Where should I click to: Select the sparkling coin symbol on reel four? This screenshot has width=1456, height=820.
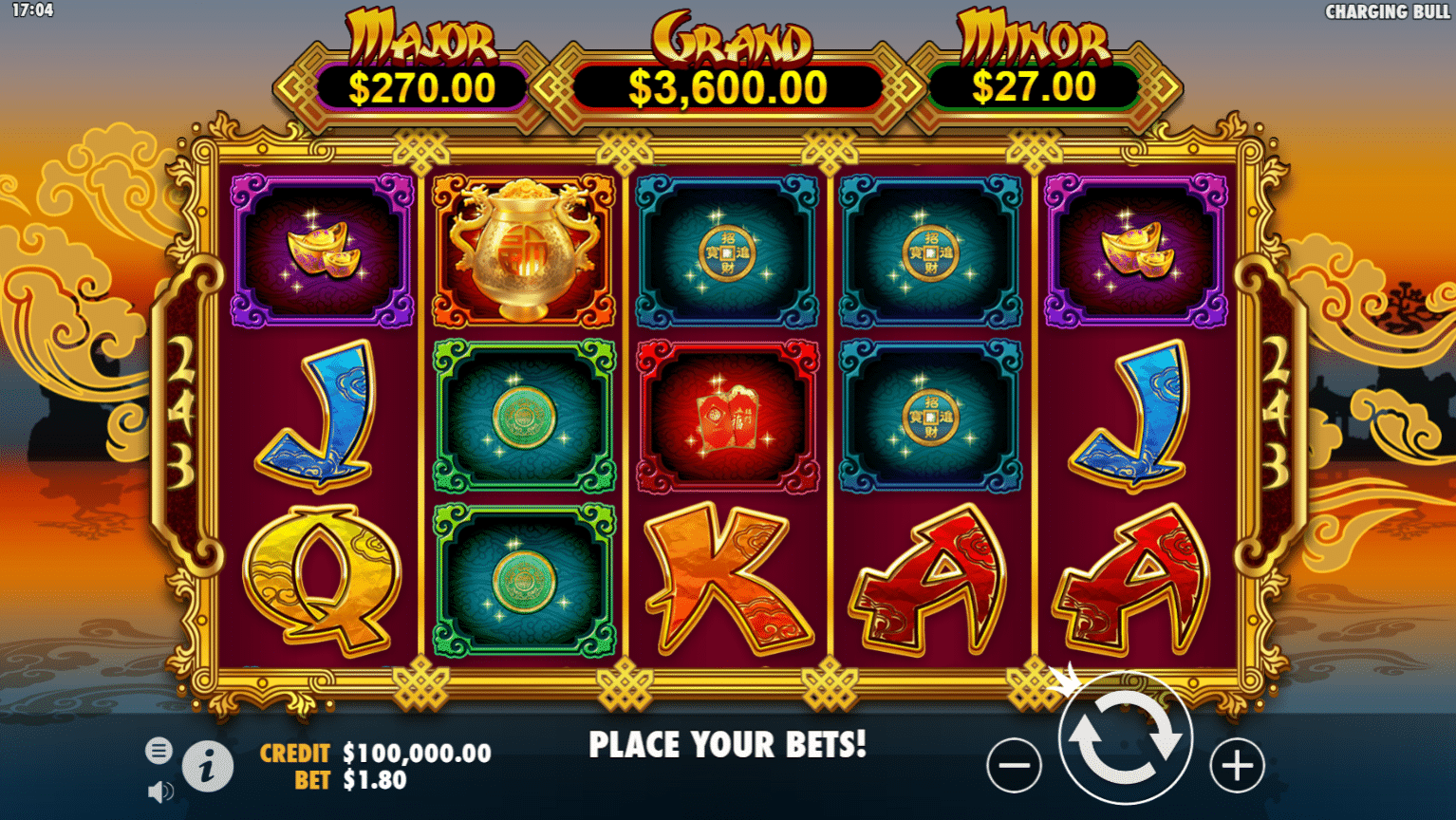(x=930, y=415)
